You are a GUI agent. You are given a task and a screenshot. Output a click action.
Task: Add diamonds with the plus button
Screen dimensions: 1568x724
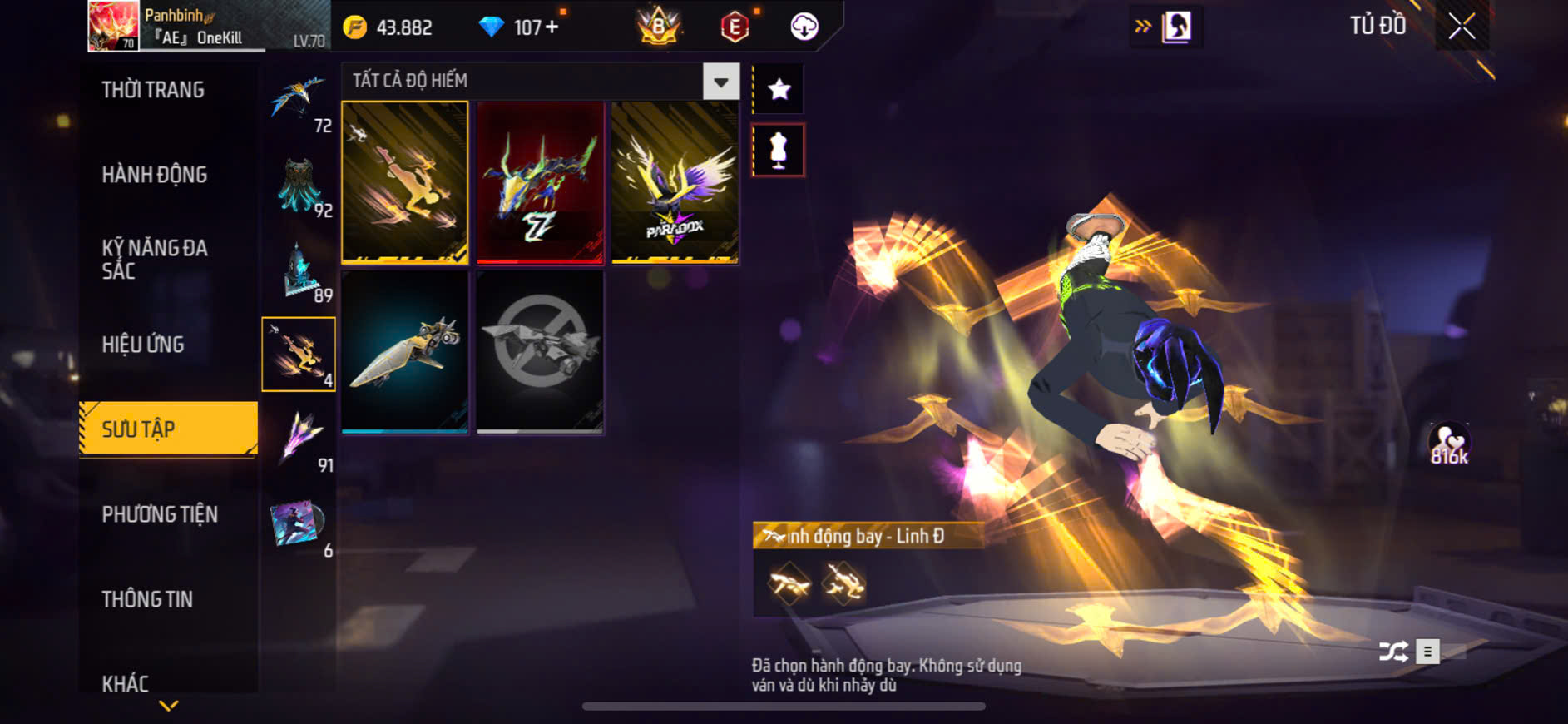(x=552, y=27)
